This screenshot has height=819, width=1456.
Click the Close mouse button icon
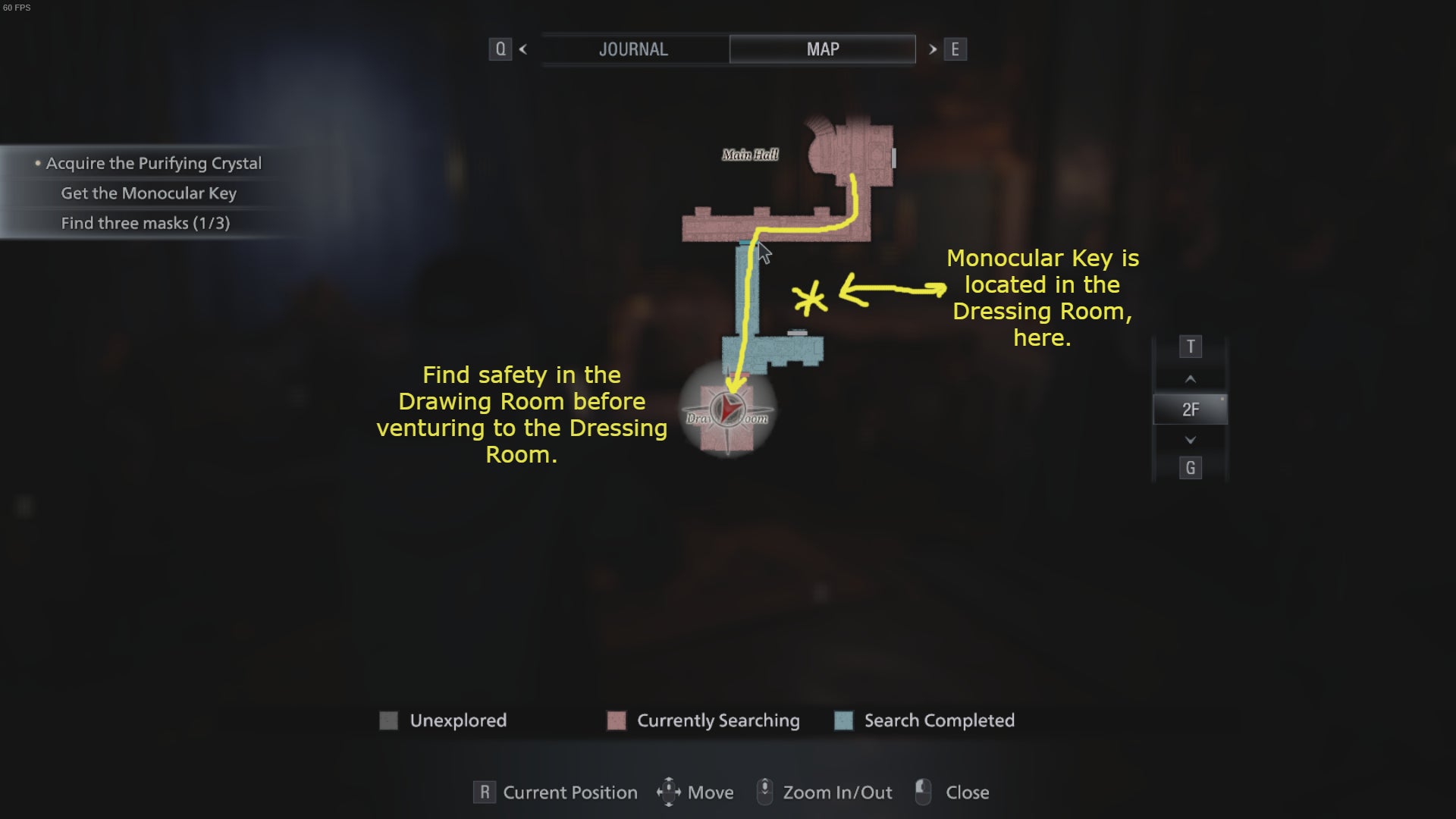coord(924,792)
